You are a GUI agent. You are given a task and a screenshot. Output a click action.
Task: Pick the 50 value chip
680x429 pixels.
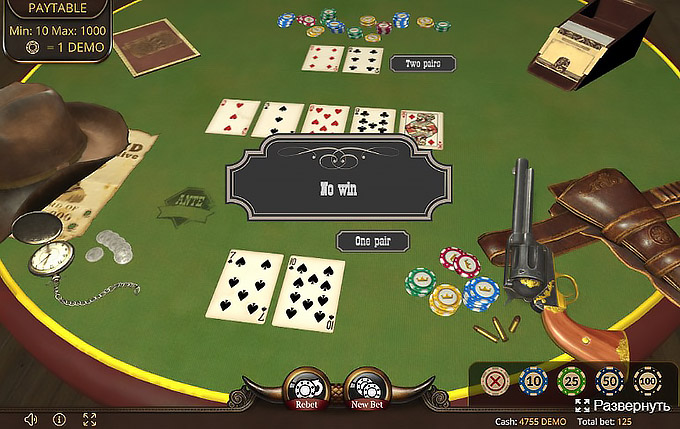point(609,381)
